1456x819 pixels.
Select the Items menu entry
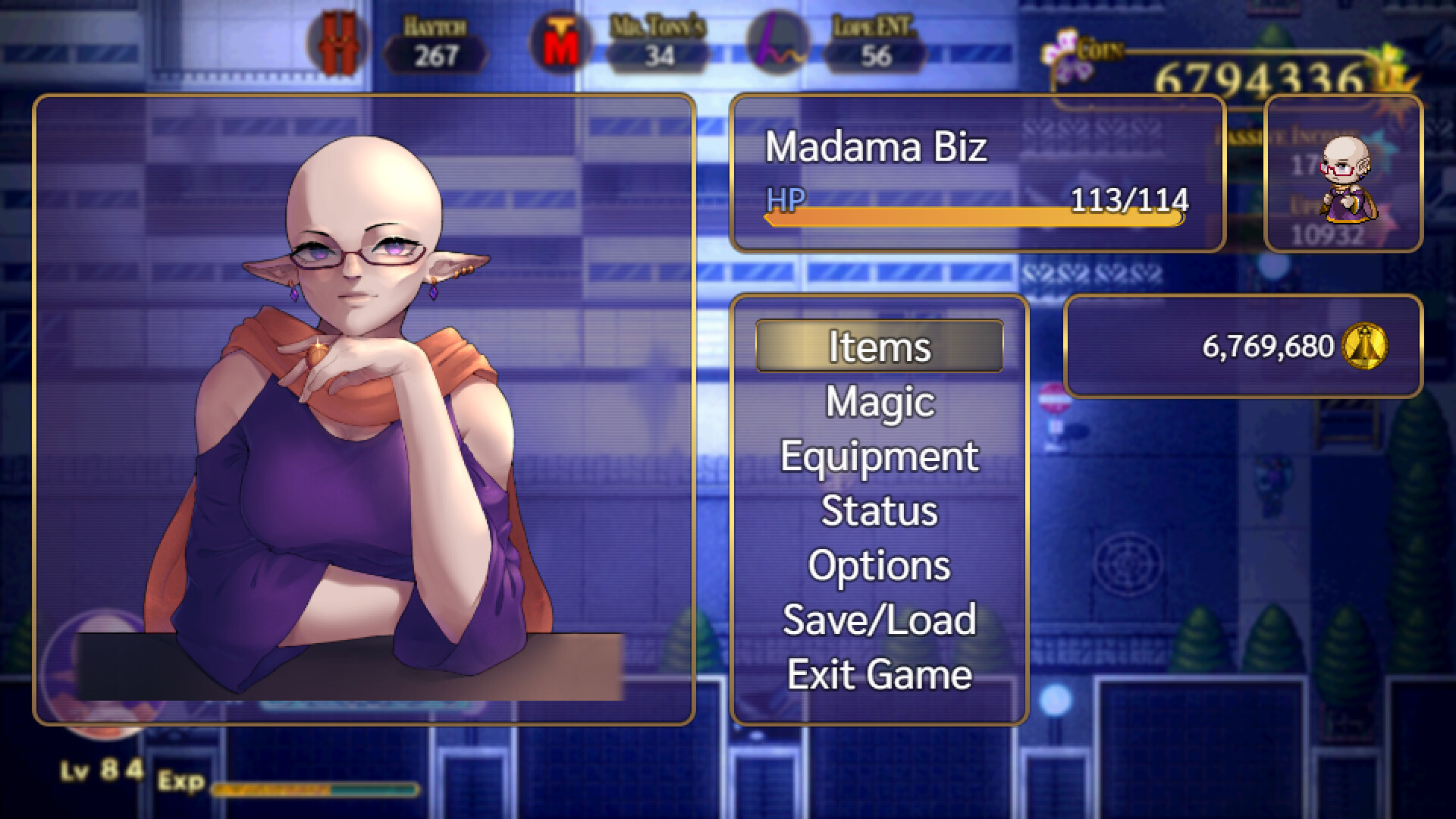click(878, 347)
